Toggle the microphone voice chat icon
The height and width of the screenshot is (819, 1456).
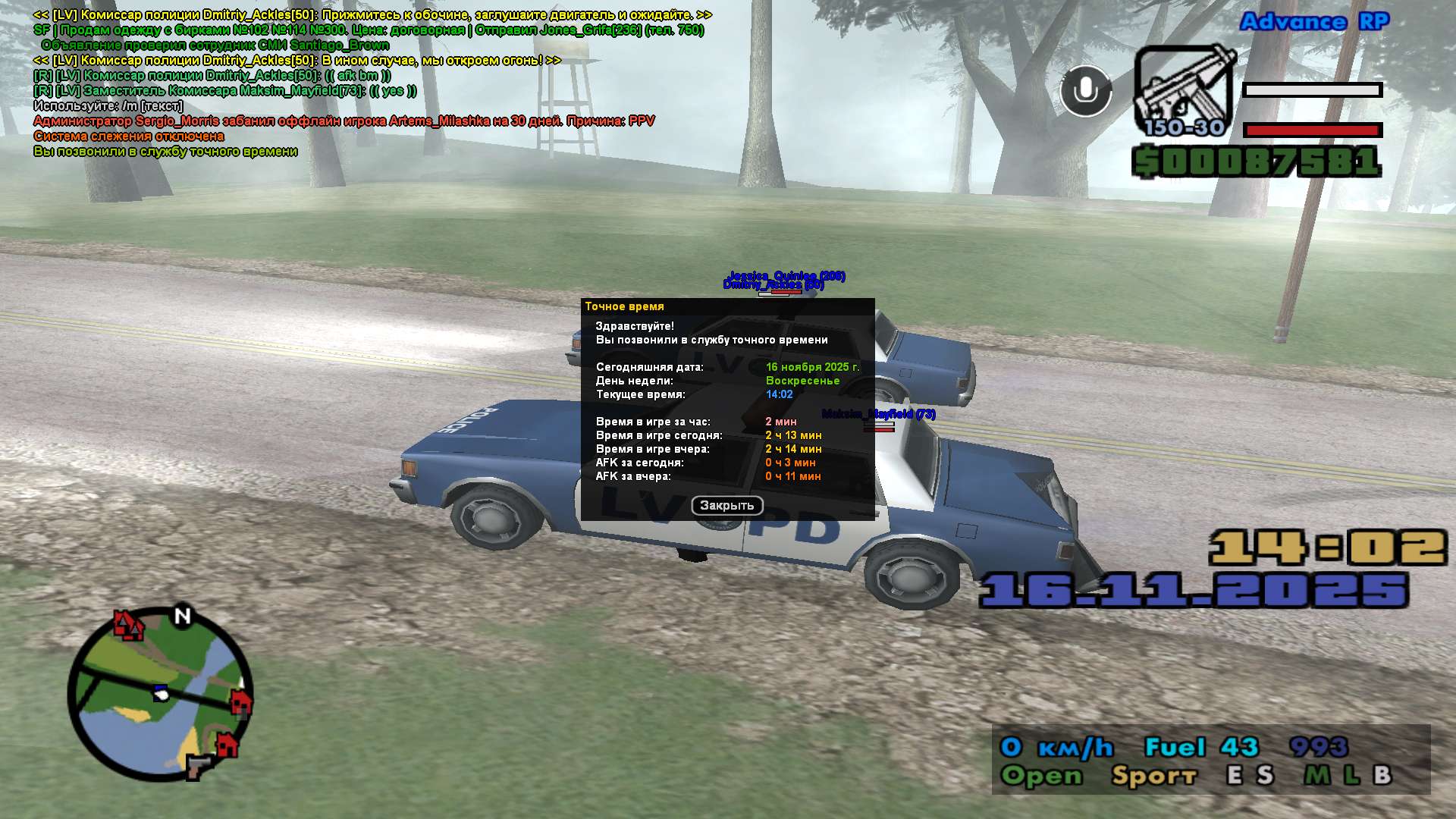[x=1085, y=91]
